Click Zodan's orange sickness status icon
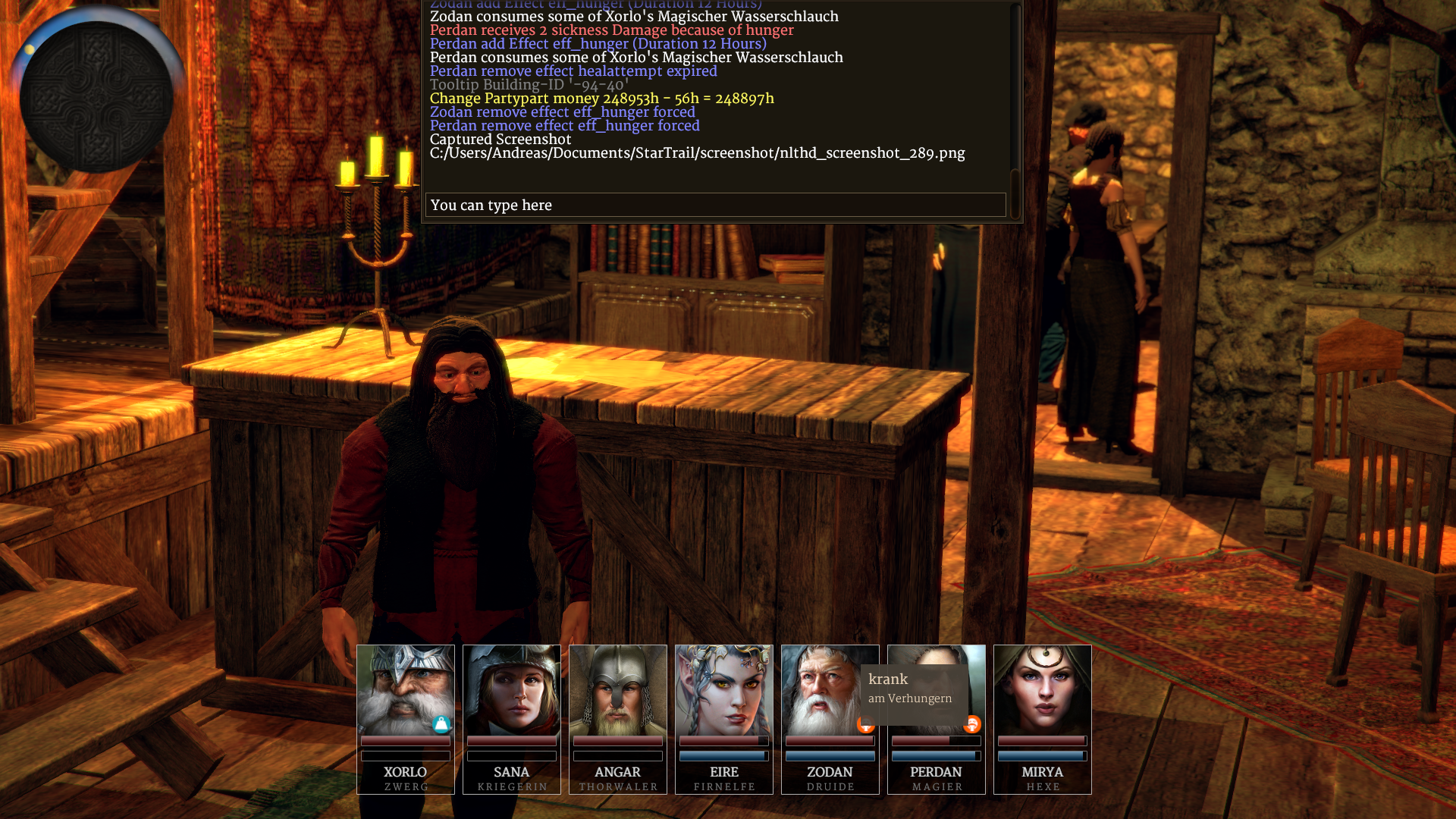 864,726
